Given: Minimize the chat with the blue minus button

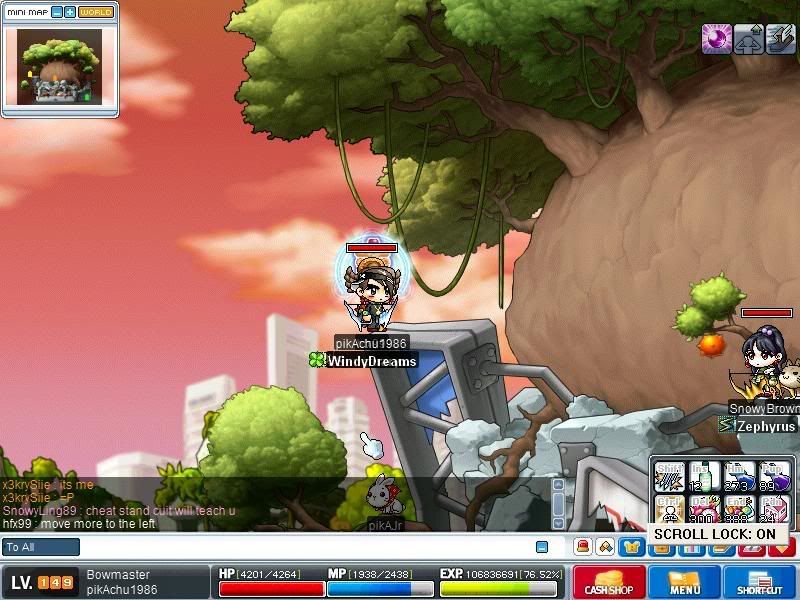Looking at the screenshot, I should (542, 547).
